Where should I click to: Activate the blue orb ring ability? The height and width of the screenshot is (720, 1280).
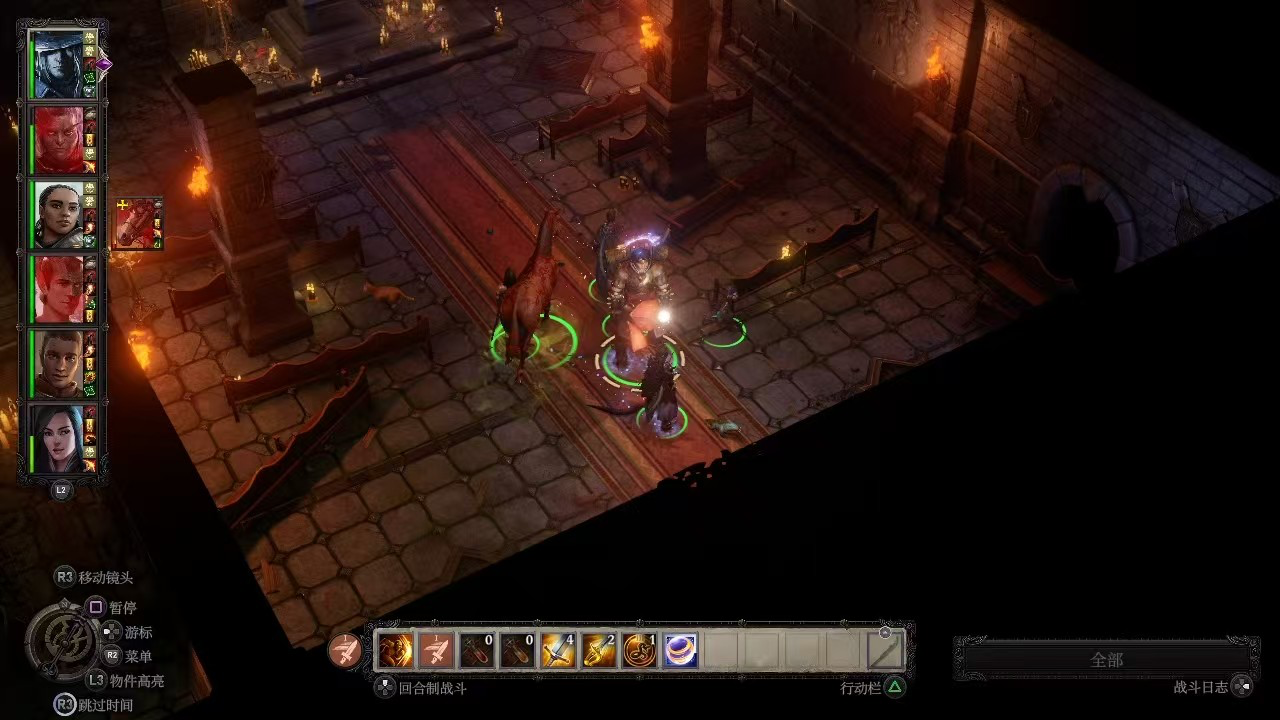[x=681, y=651]
